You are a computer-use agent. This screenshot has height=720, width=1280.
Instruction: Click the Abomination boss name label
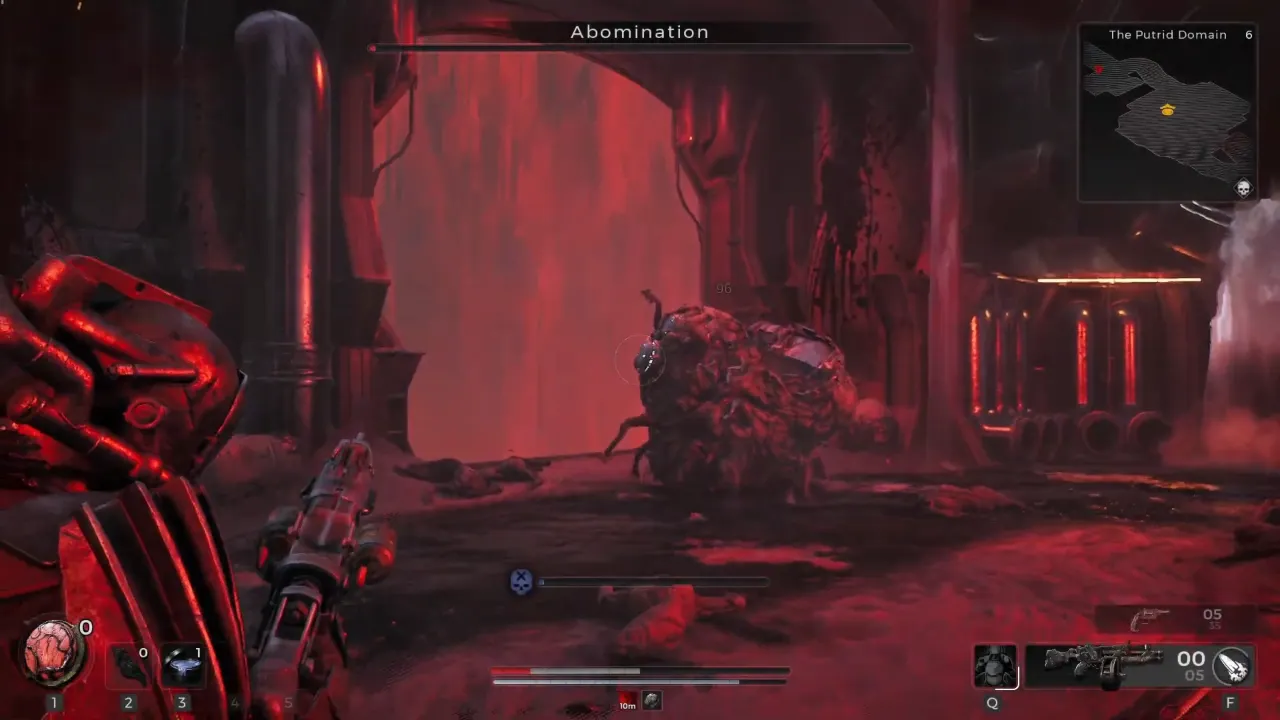point(640,31)
